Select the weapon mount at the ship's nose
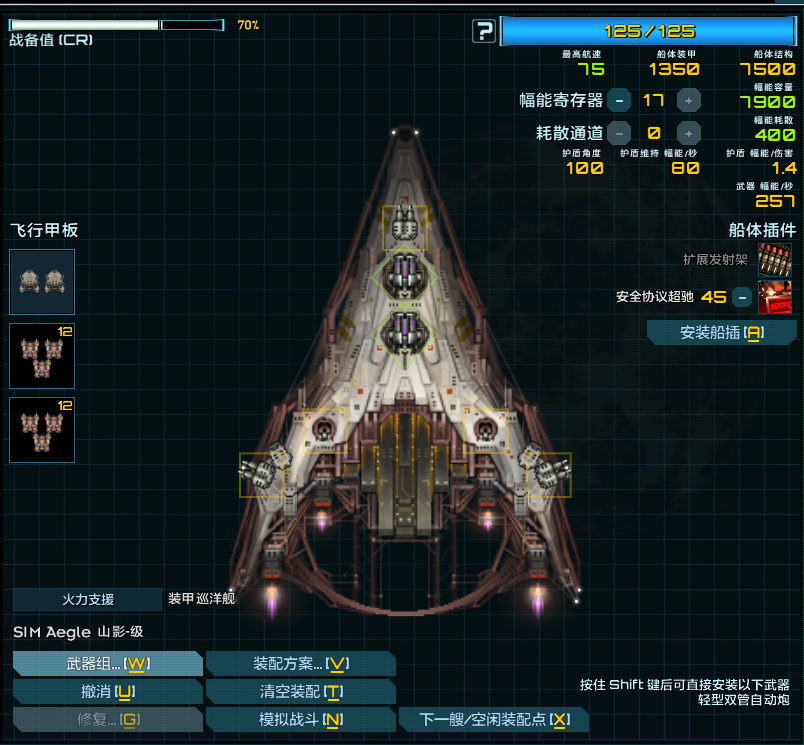The width and height of the screenshot is (804, 745). (404, 228)
